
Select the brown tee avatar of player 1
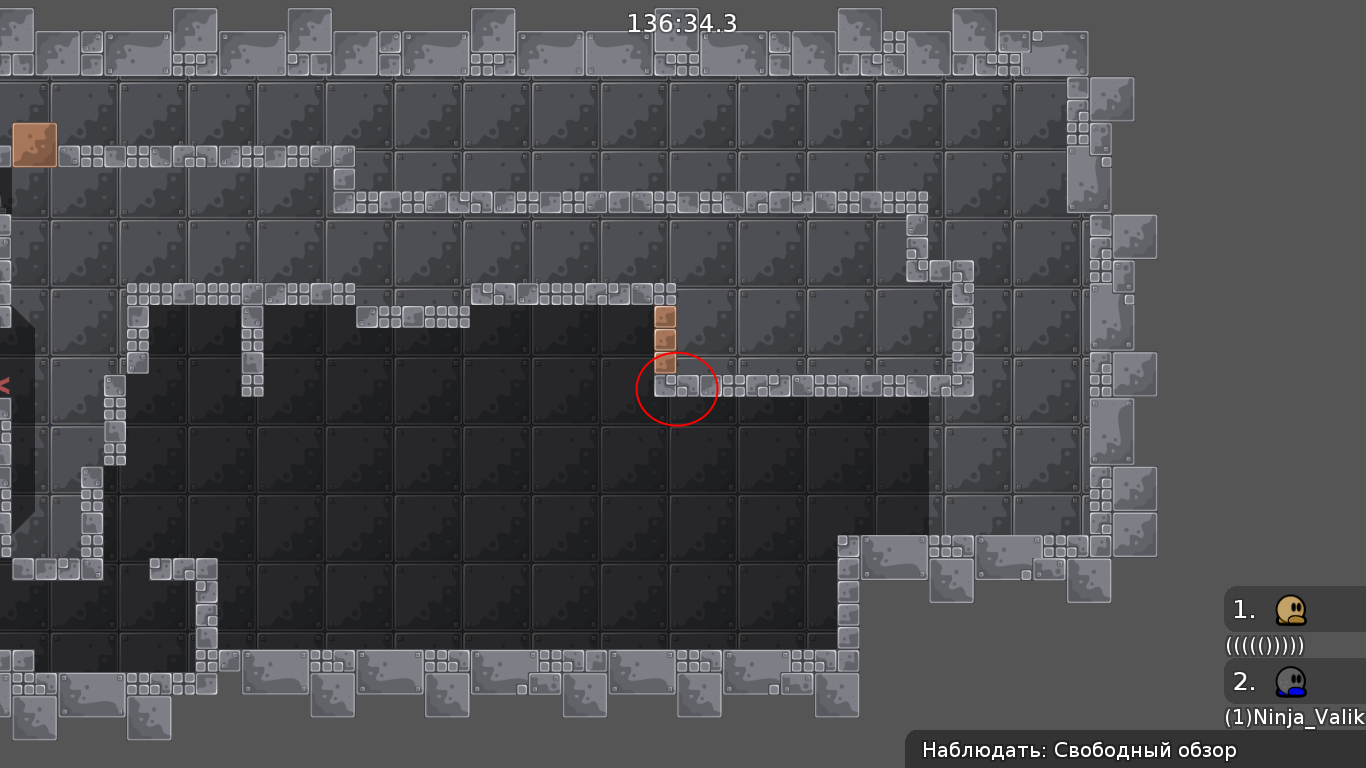point(1291,610)
